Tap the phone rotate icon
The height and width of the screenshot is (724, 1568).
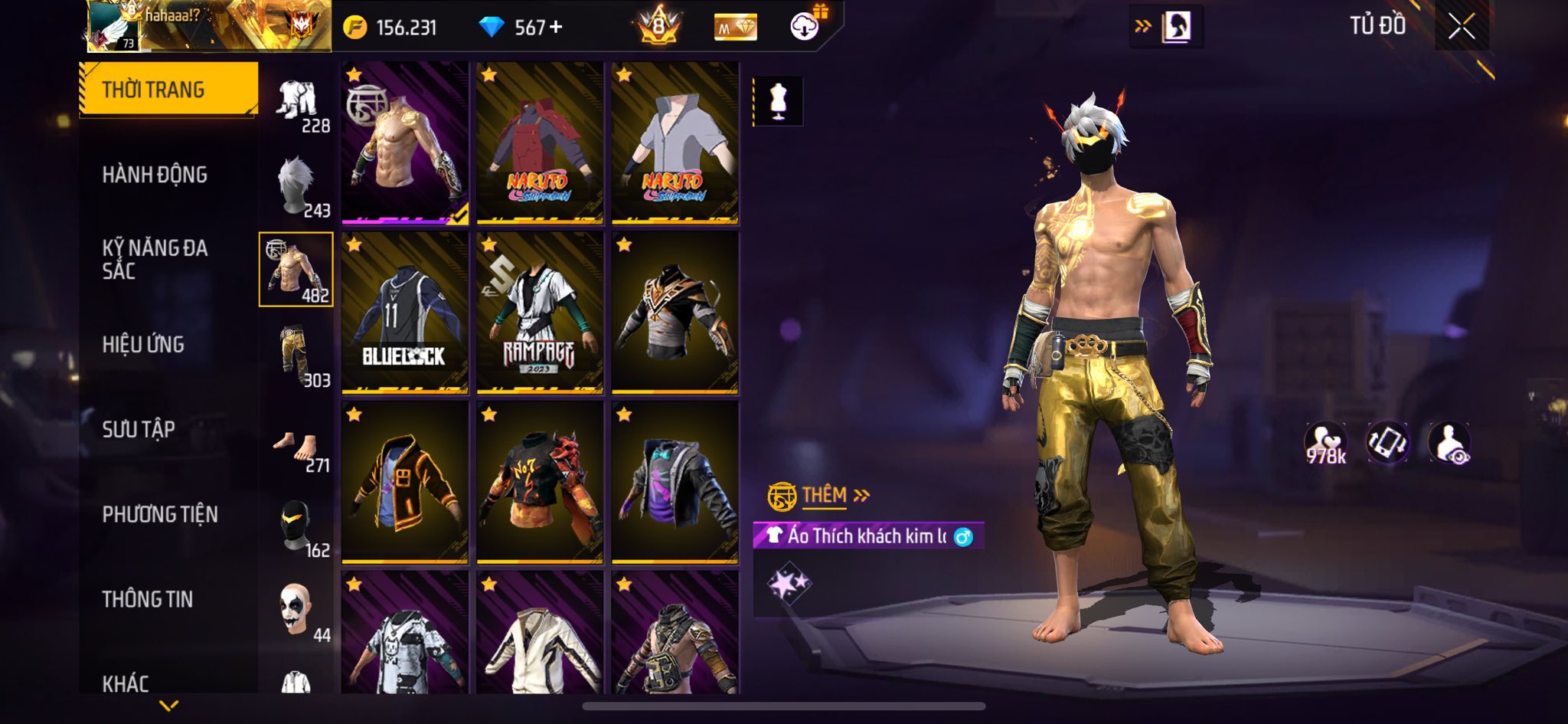1387,444
